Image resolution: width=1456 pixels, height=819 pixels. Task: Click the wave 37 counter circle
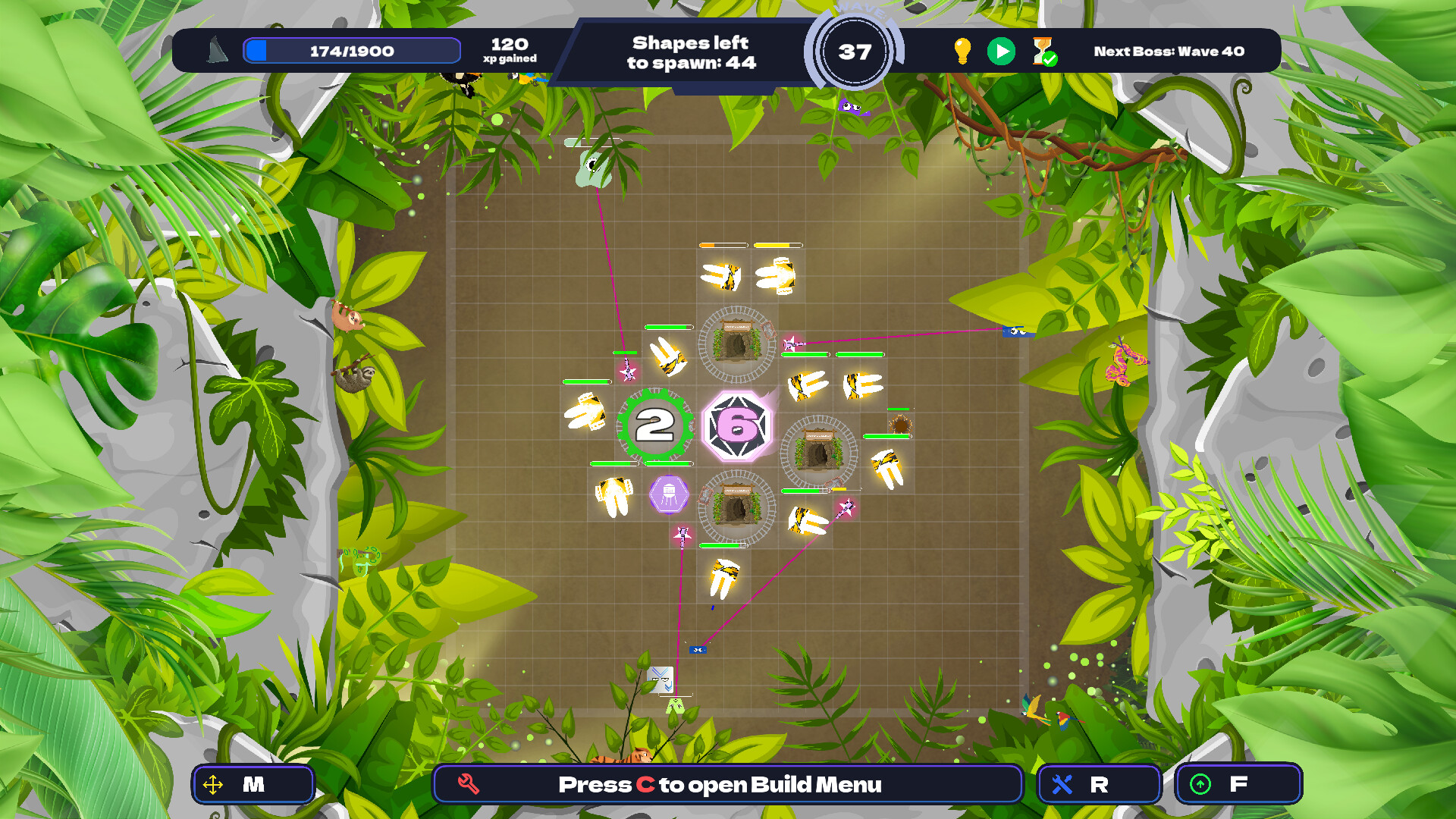[854, 52]
